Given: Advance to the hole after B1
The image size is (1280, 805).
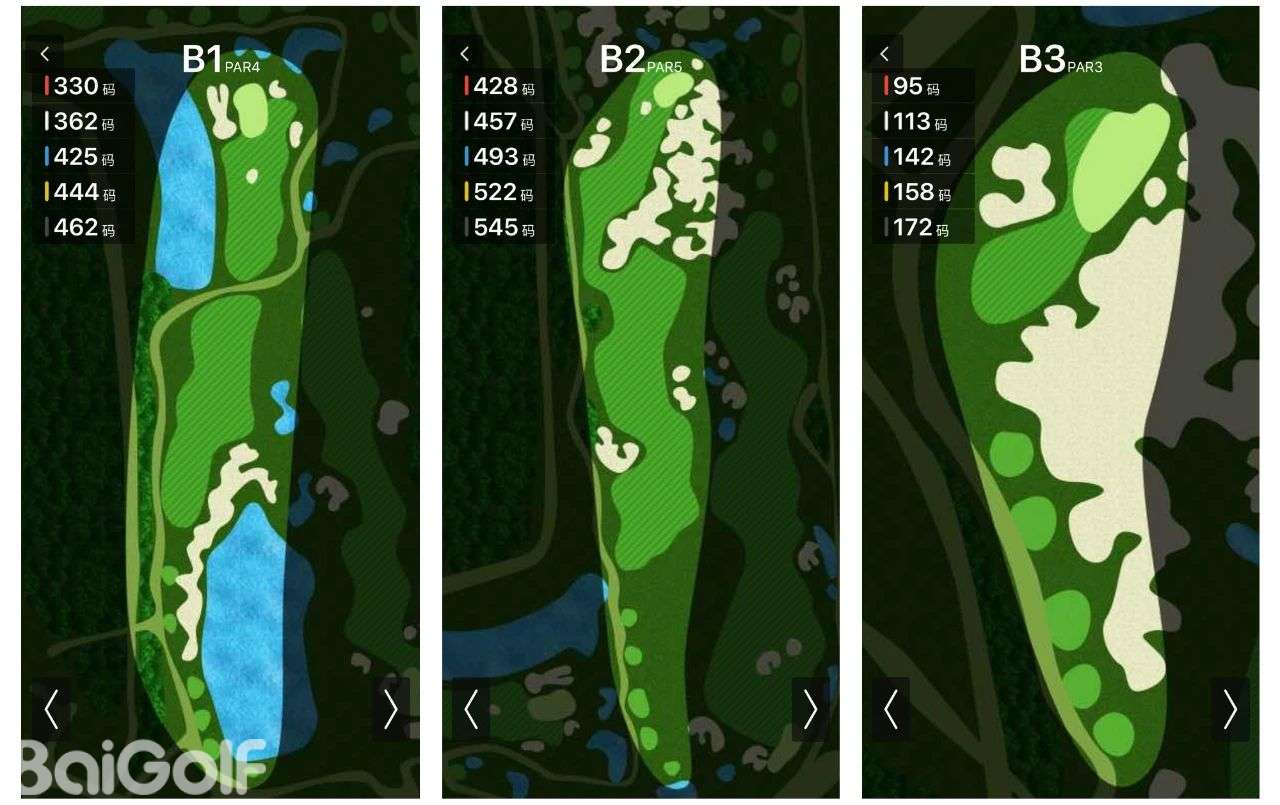Looking at the screenshot, I should pyautogui.click(x=391, y=709).
